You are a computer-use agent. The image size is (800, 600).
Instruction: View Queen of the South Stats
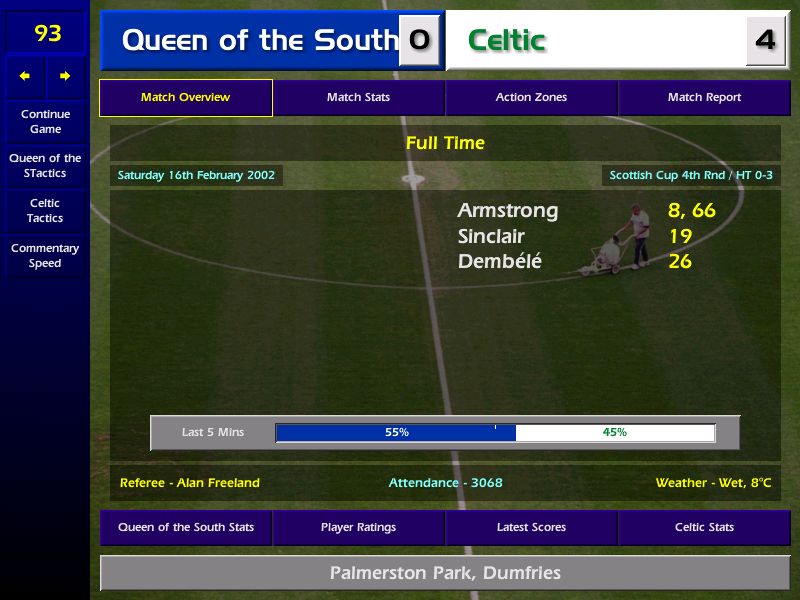186,528
